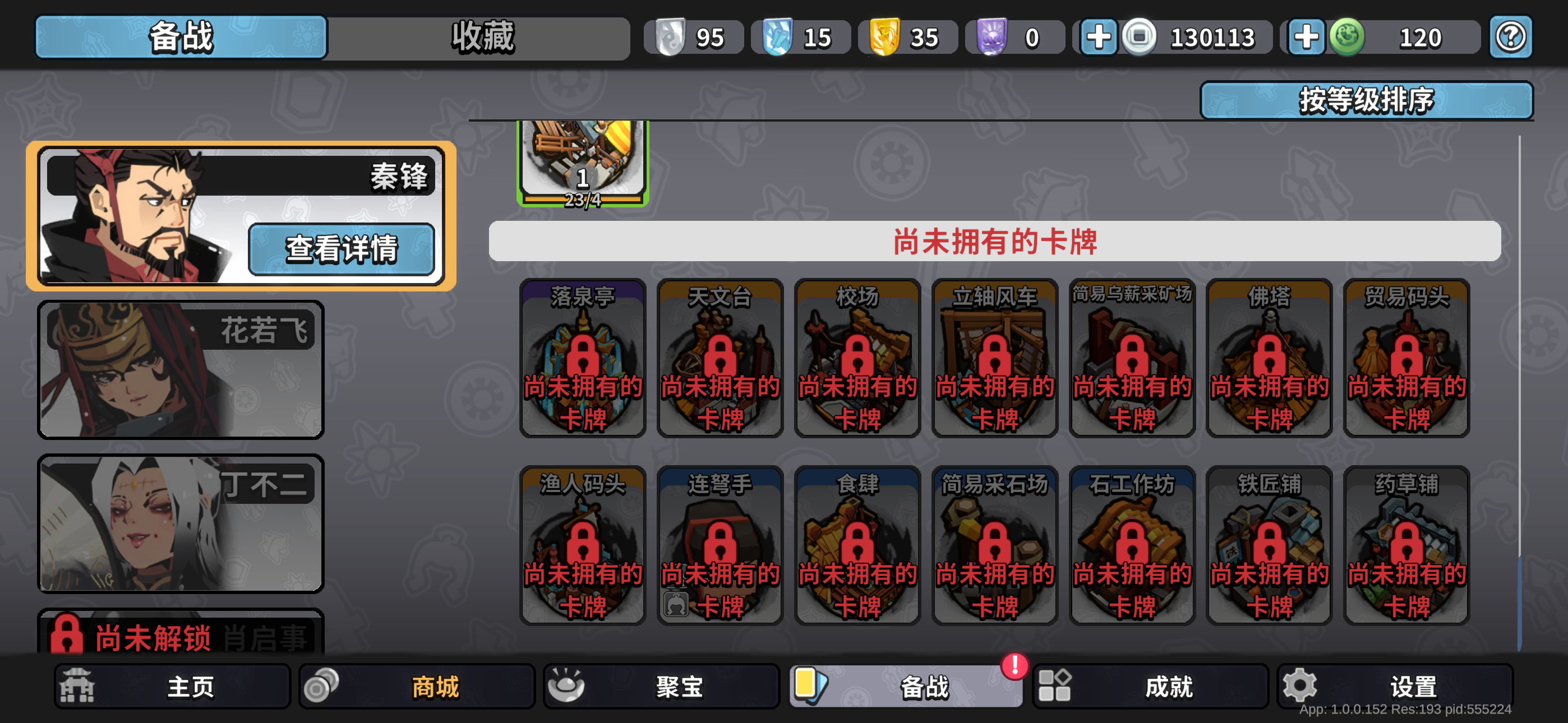Click the help question mark button
Viewport: 1568px width, 723px height.
1510,36
